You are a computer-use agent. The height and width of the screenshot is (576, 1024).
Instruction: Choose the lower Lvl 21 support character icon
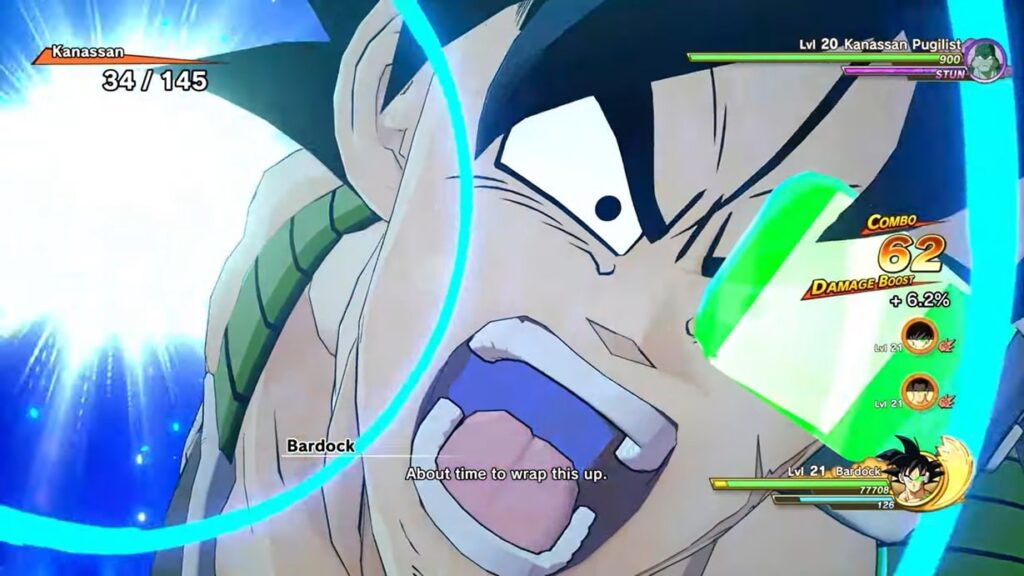tap(918, 391)
